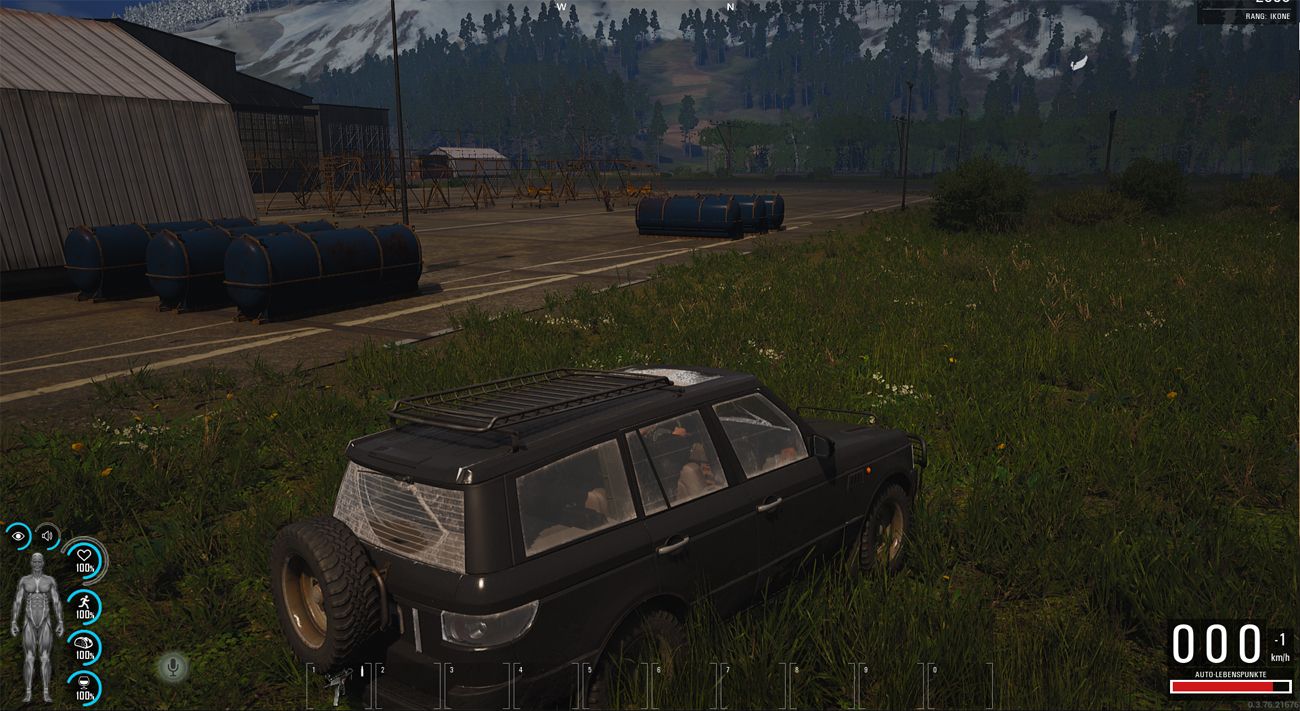The image size is (1300, 711).
Task: Open the body condition figure
Action: click(x=36, y=625)
